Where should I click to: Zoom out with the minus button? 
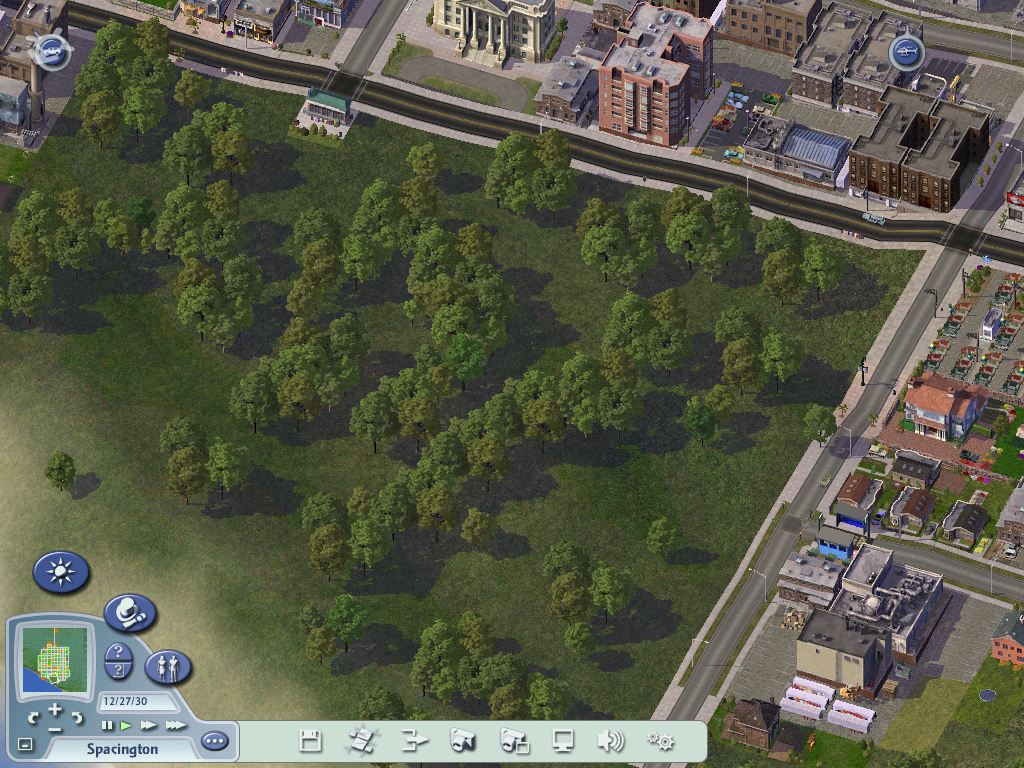coord(55,728)
